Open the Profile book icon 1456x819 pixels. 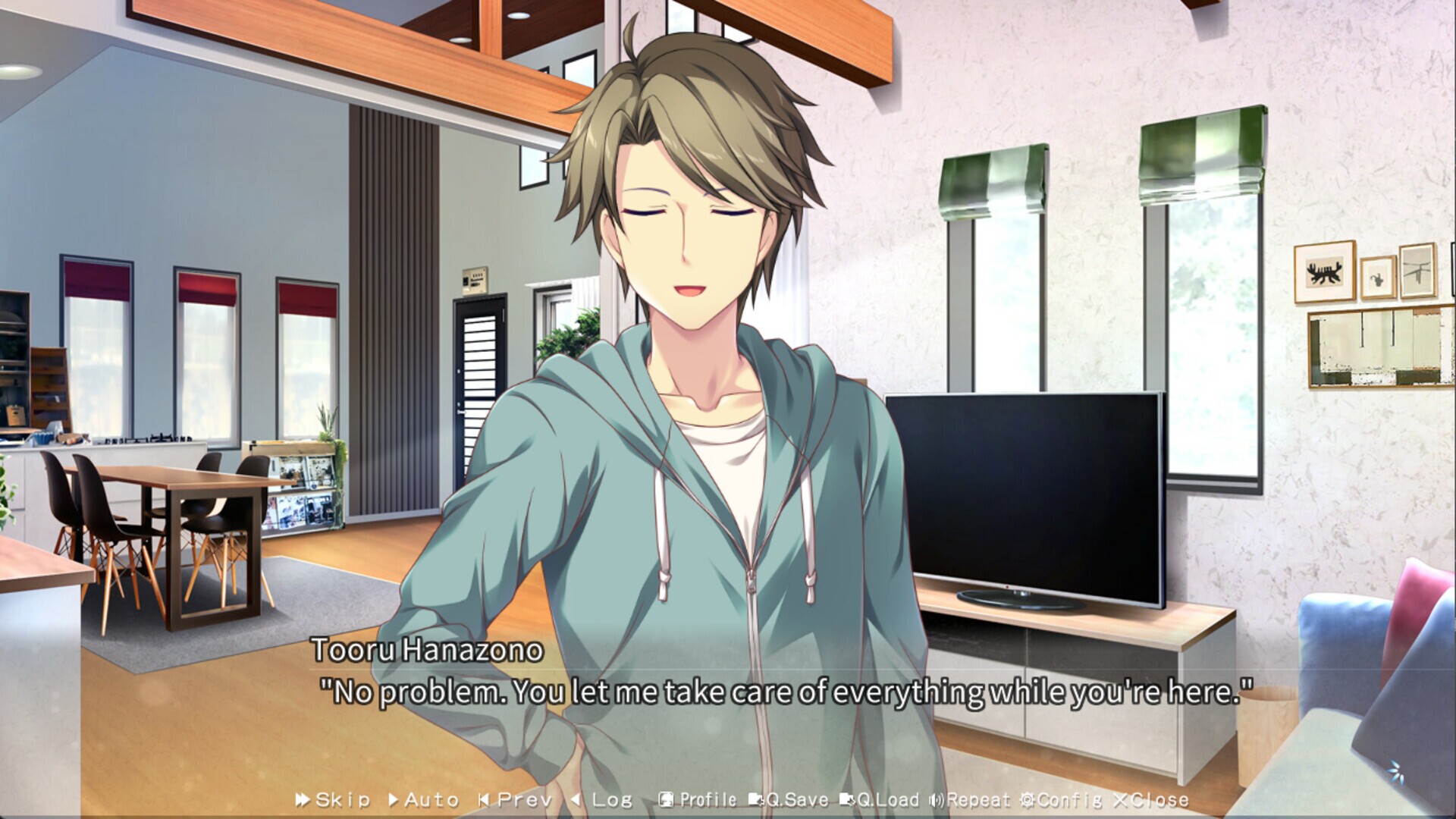(665, 799)
